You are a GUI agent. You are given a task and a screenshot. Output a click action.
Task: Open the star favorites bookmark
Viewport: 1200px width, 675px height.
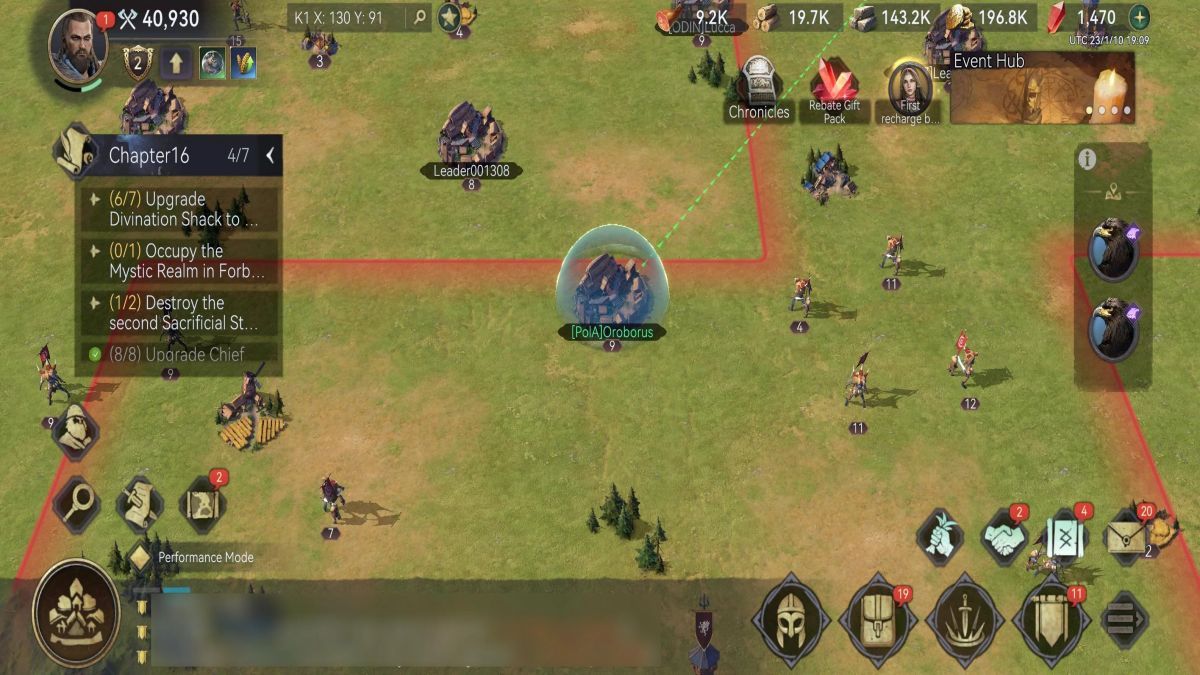(449, 17)
